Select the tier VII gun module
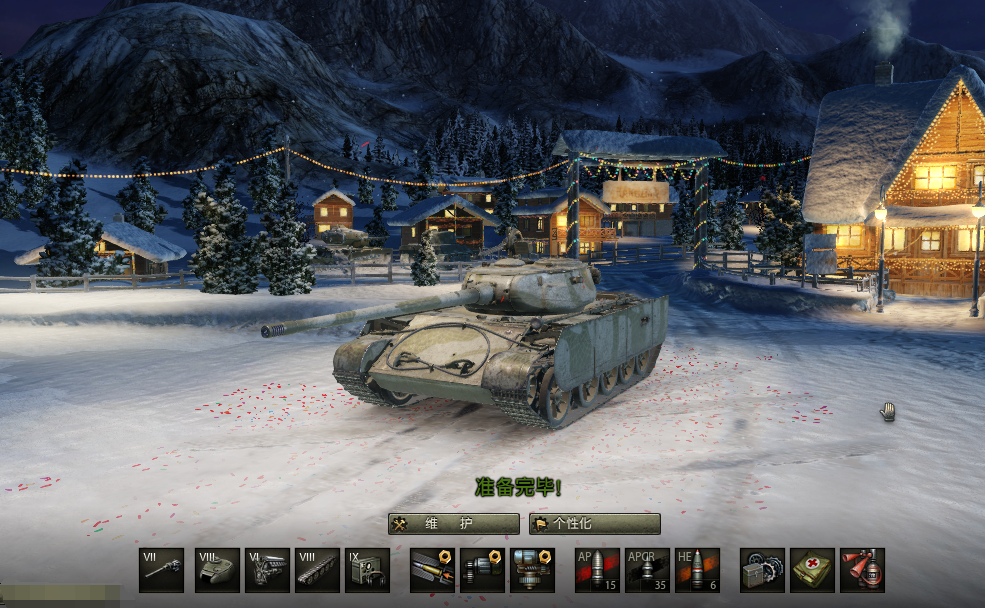 162,570
